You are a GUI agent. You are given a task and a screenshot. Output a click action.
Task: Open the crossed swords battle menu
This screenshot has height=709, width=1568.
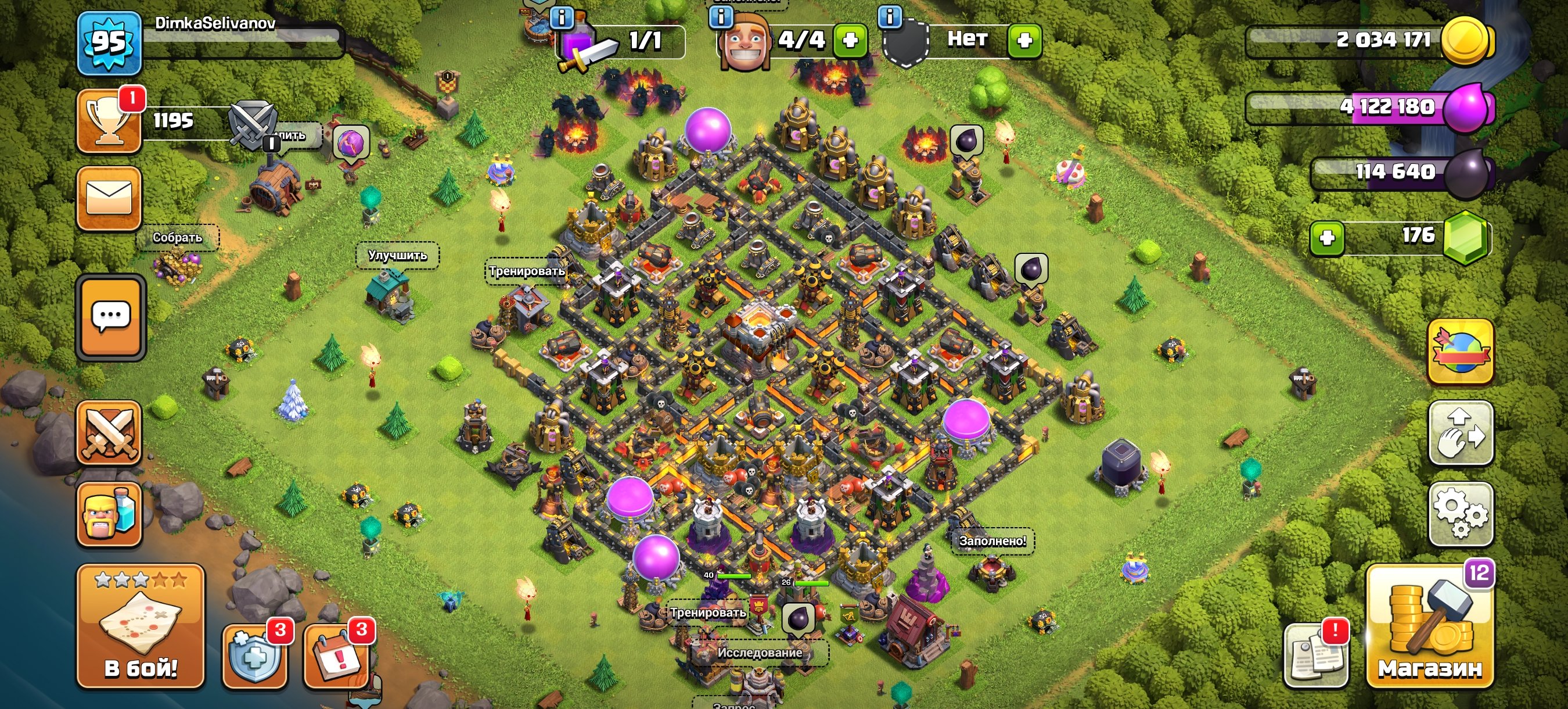tap(109, 433)
